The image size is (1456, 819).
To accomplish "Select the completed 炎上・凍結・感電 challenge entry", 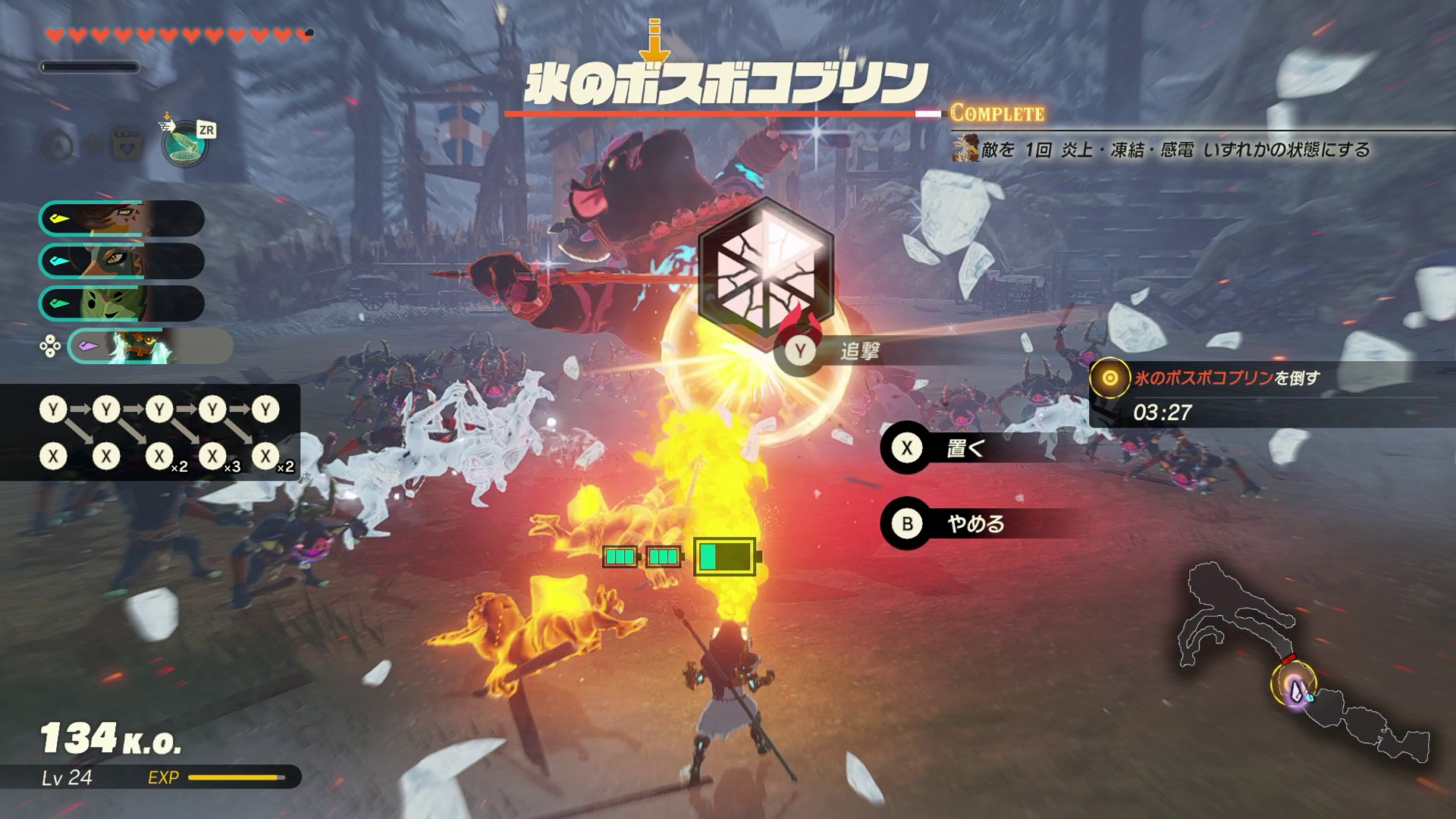I will 1168,149.
